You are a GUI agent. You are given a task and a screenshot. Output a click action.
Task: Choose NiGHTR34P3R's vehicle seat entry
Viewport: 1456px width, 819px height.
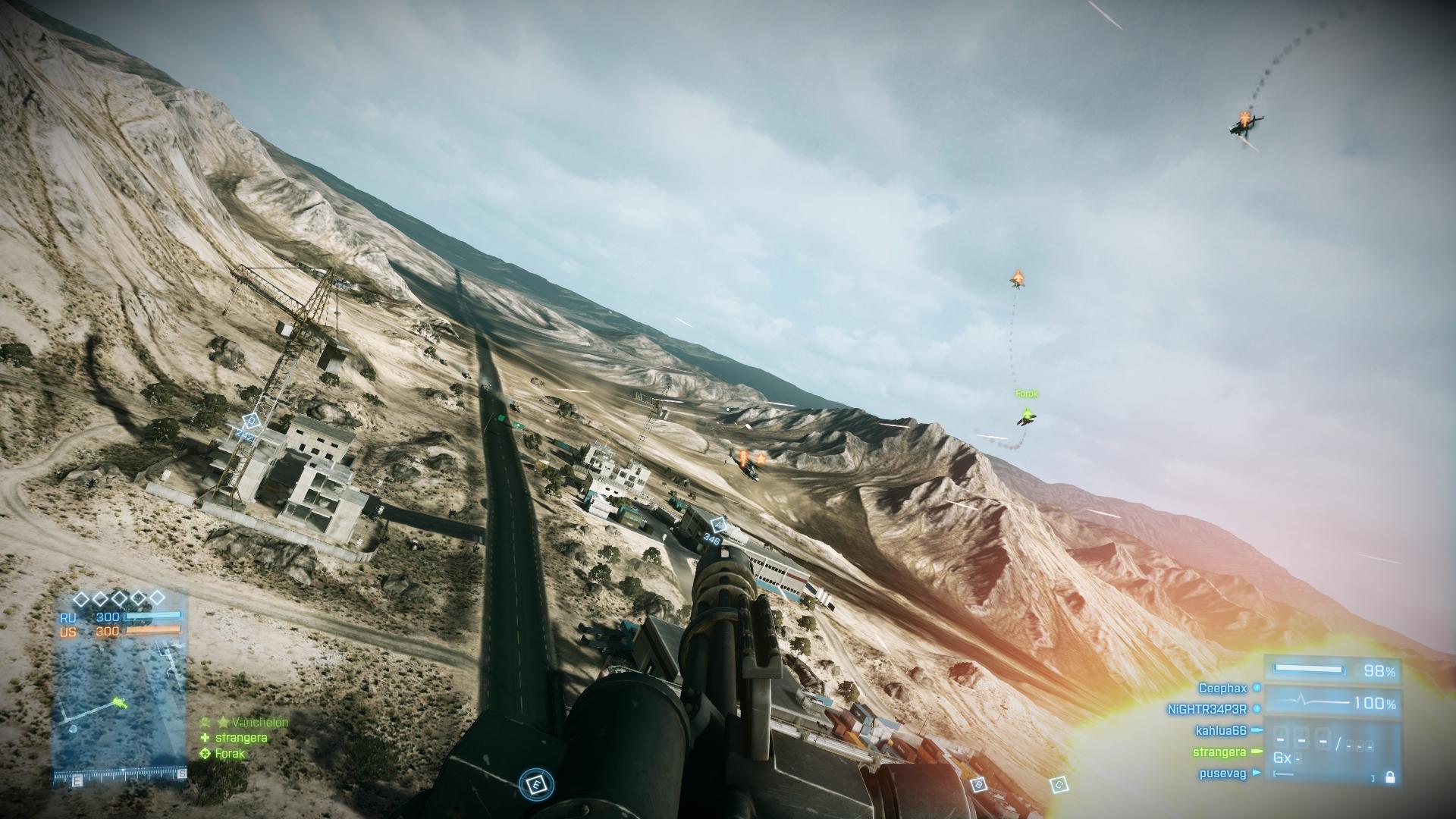[x=1207, y=710]
